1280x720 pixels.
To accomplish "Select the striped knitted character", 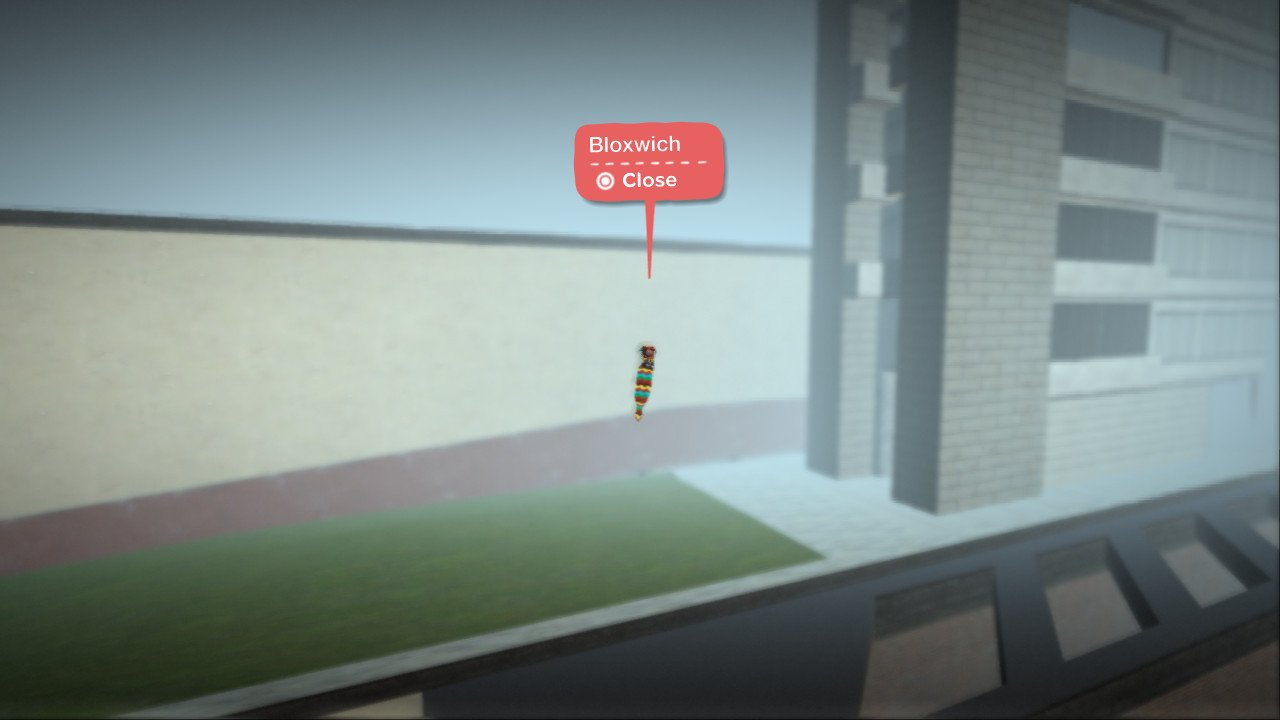I will pyautogui.click(x=642, y=383).
